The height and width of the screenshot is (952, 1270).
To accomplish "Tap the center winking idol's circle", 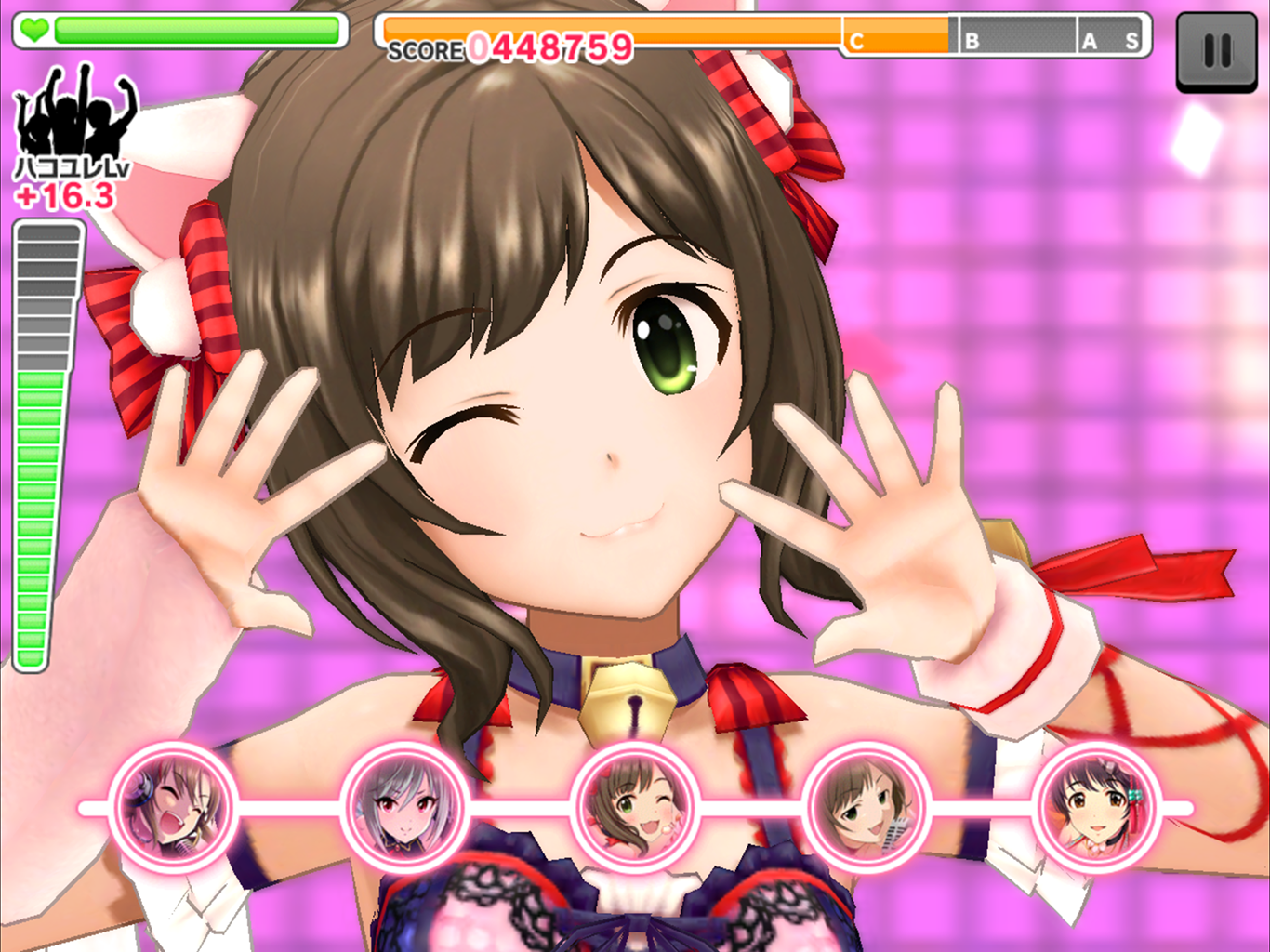I will pyautogui.click(x=635, y=807).
